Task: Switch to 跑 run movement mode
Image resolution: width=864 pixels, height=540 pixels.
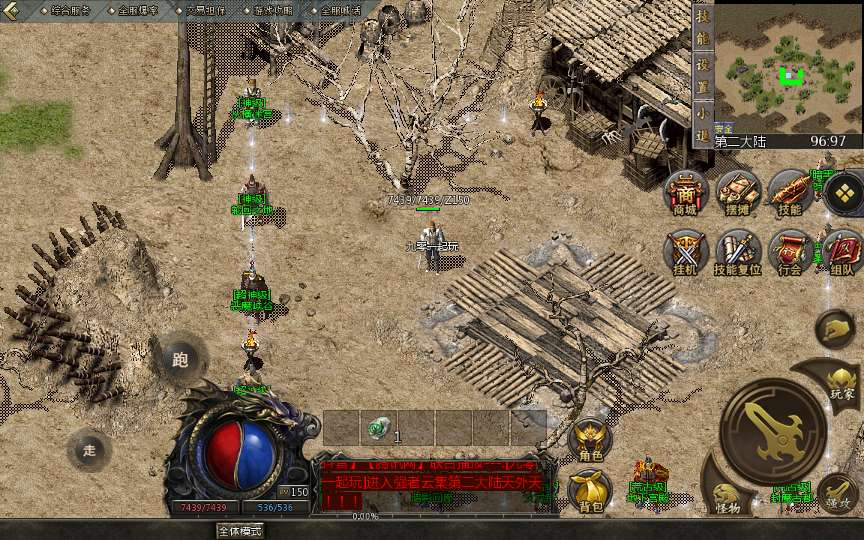Action: [180, 359]
